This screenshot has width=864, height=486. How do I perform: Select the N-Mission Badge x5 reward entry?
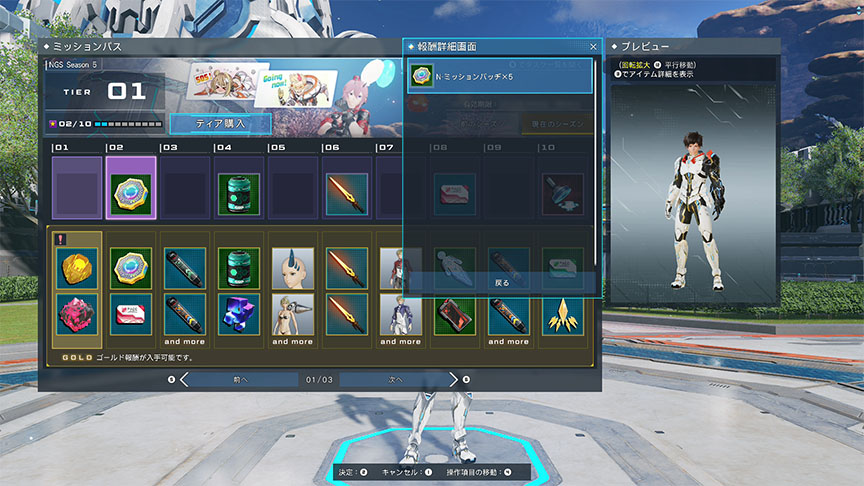coord(499,77)
